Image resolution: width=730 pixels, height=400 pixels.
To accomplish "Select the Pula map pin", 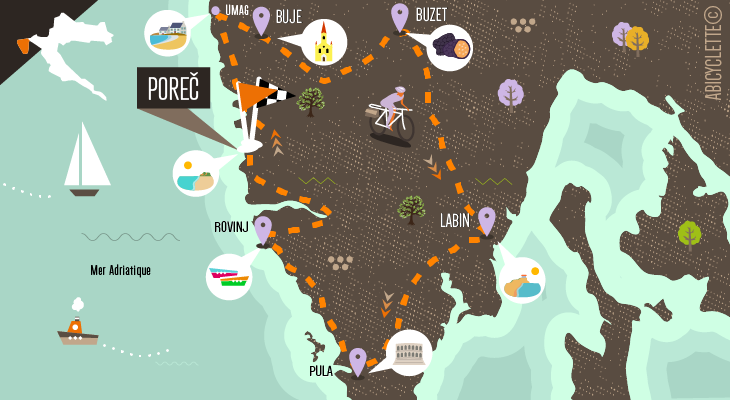I will [x=357, y=360].
